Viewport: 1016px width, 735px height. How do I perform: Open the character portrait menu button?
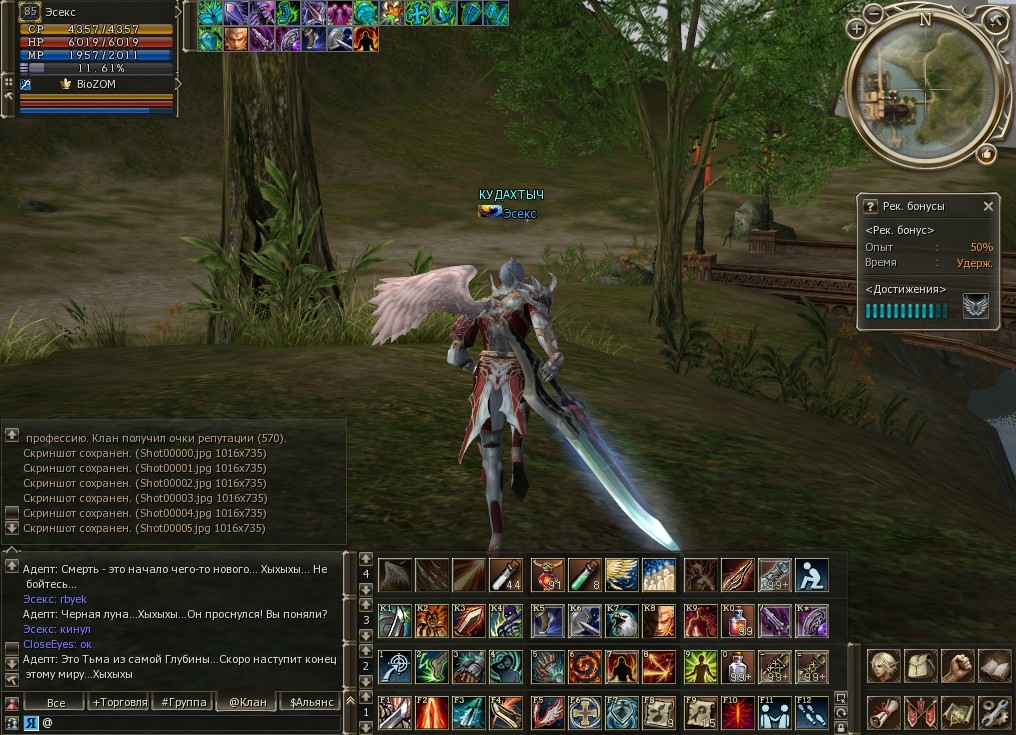coord(883,665)
